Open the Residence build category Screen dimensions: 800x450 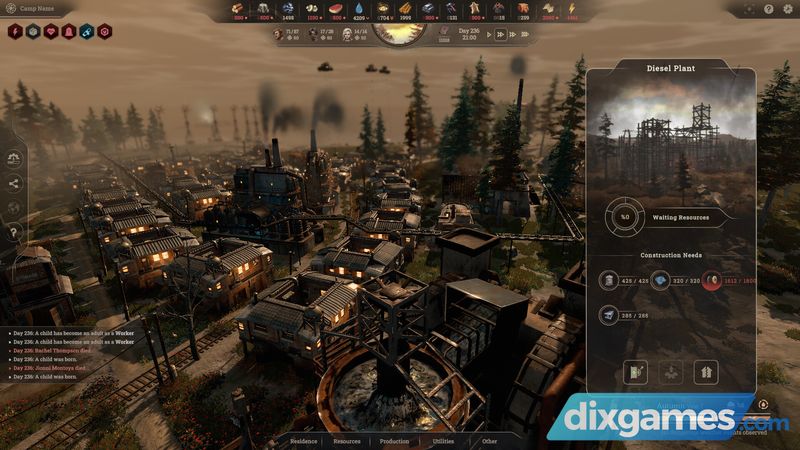tap(303, 441)
